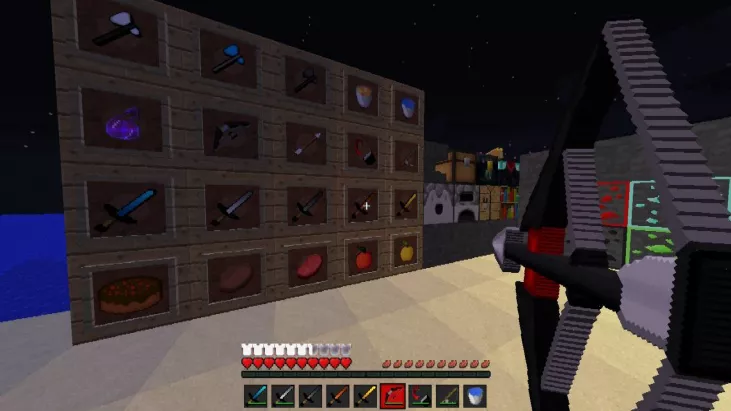Click the highlighted red bow slot

[x=392, y=396]
